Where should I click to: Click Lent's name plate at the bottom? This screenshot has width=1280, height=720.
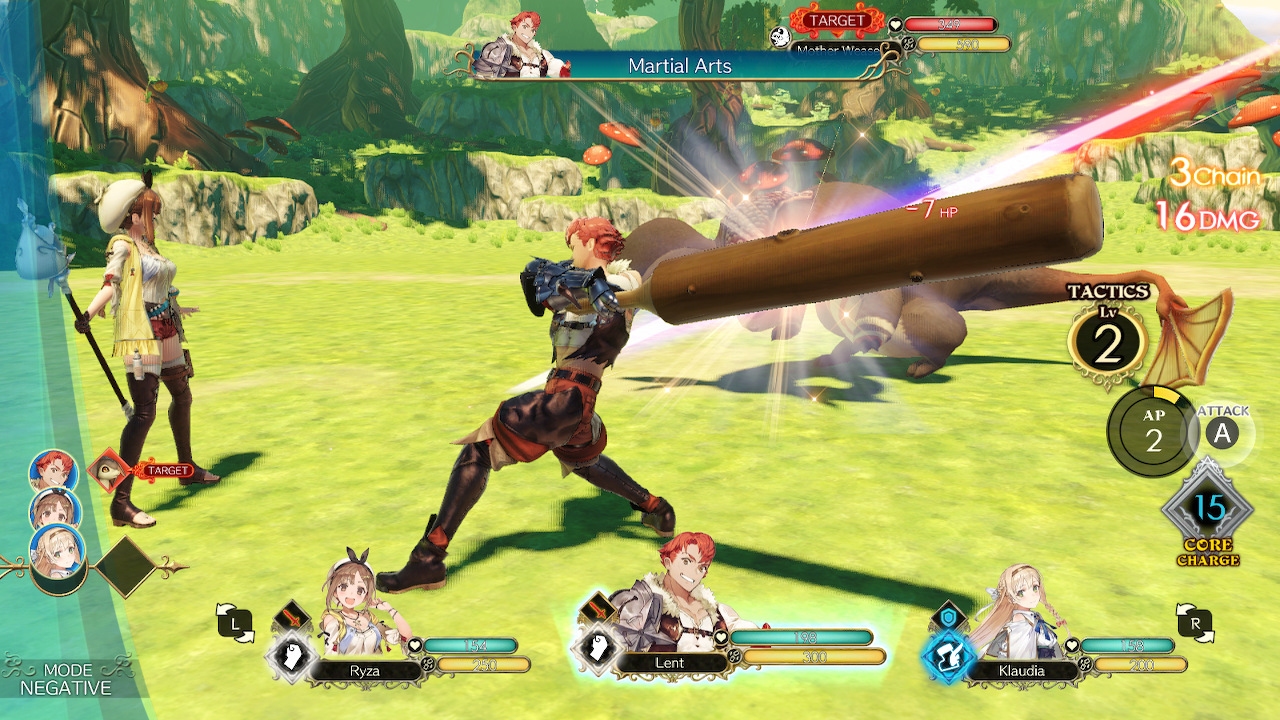(670, 663)
